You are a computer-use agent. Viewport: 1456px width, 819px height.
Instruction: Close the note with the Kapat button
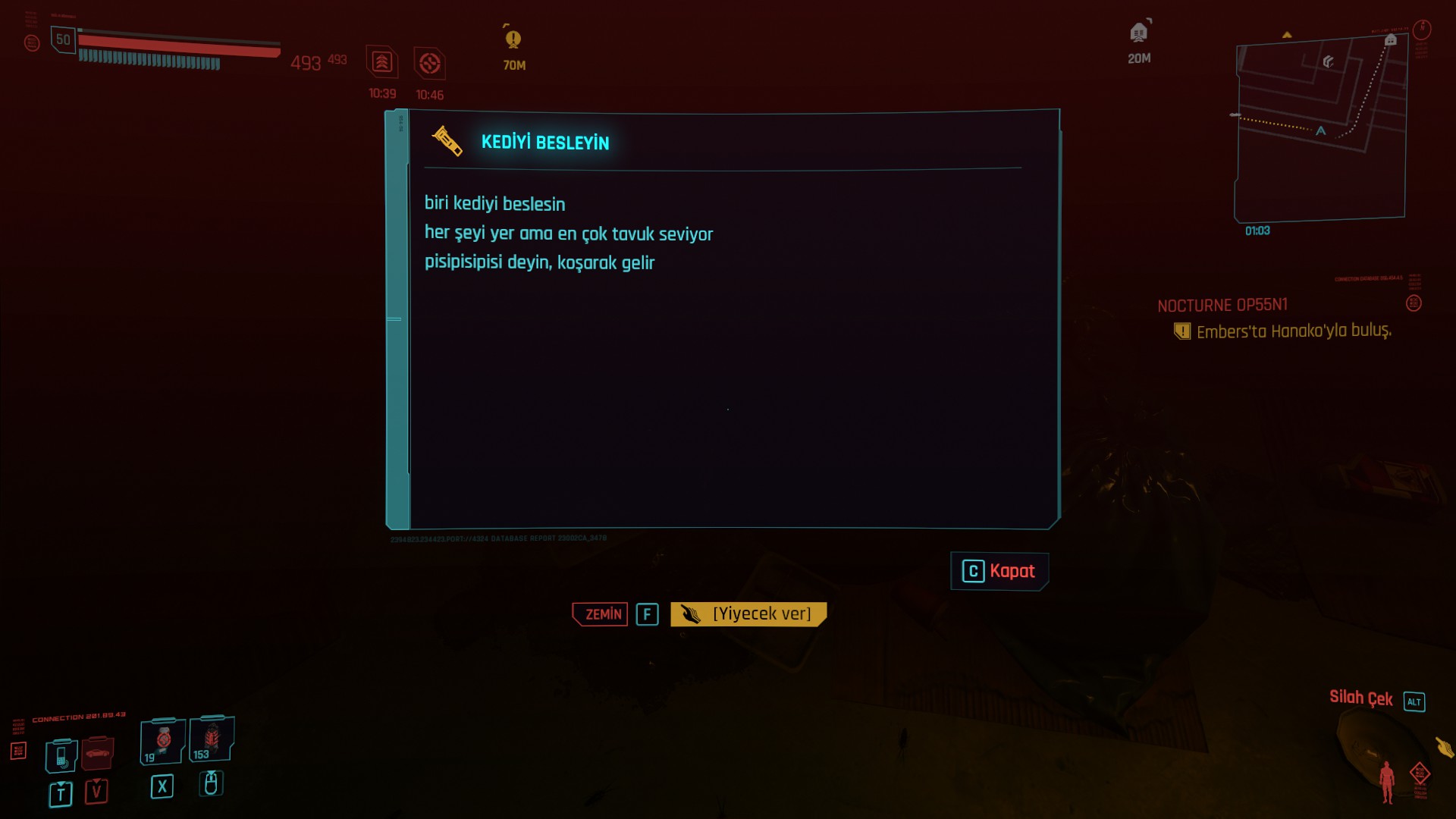tap(999, 571)
